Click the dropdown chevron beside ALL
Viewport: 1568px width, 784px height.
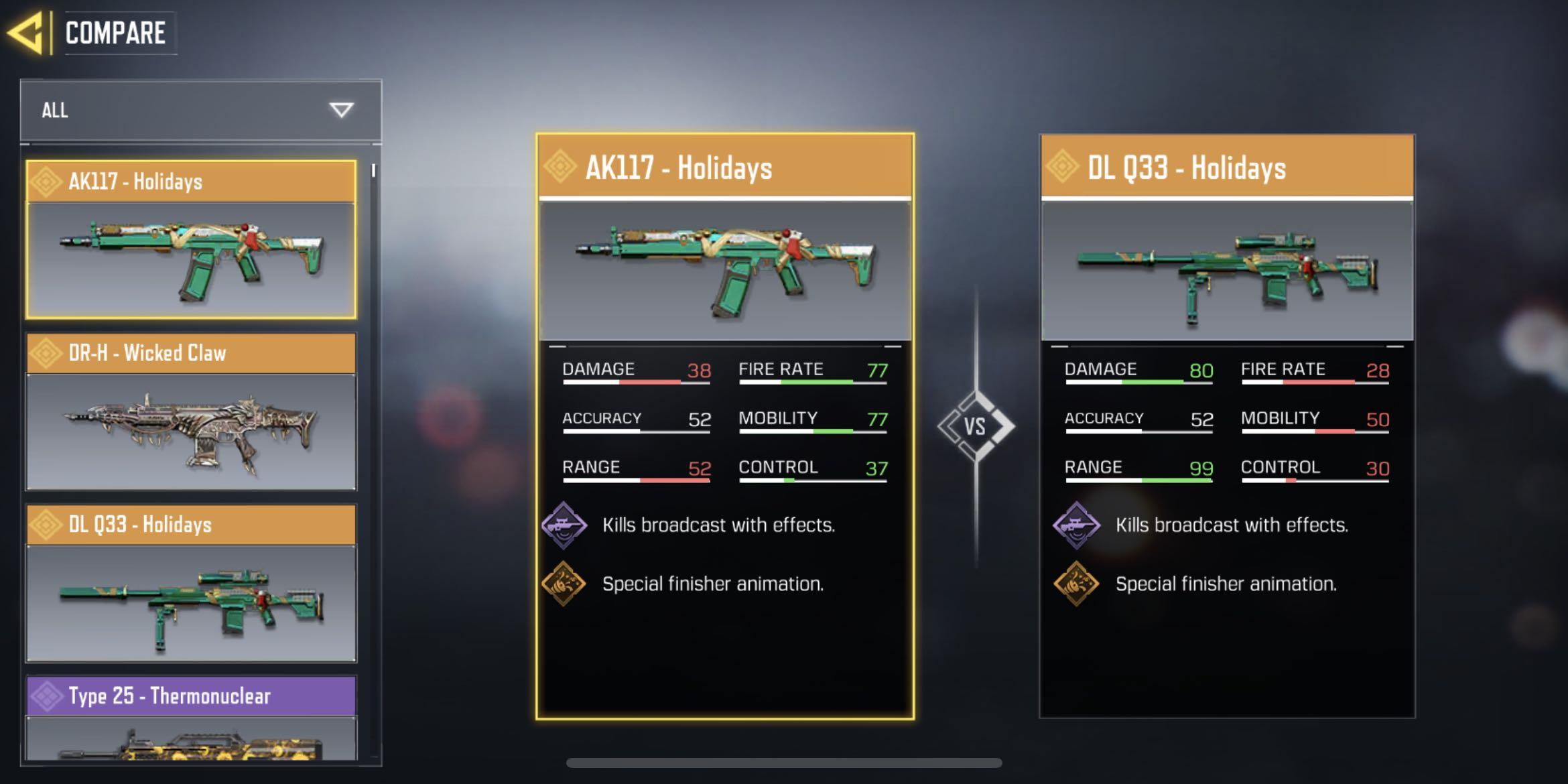pos(342,109)
